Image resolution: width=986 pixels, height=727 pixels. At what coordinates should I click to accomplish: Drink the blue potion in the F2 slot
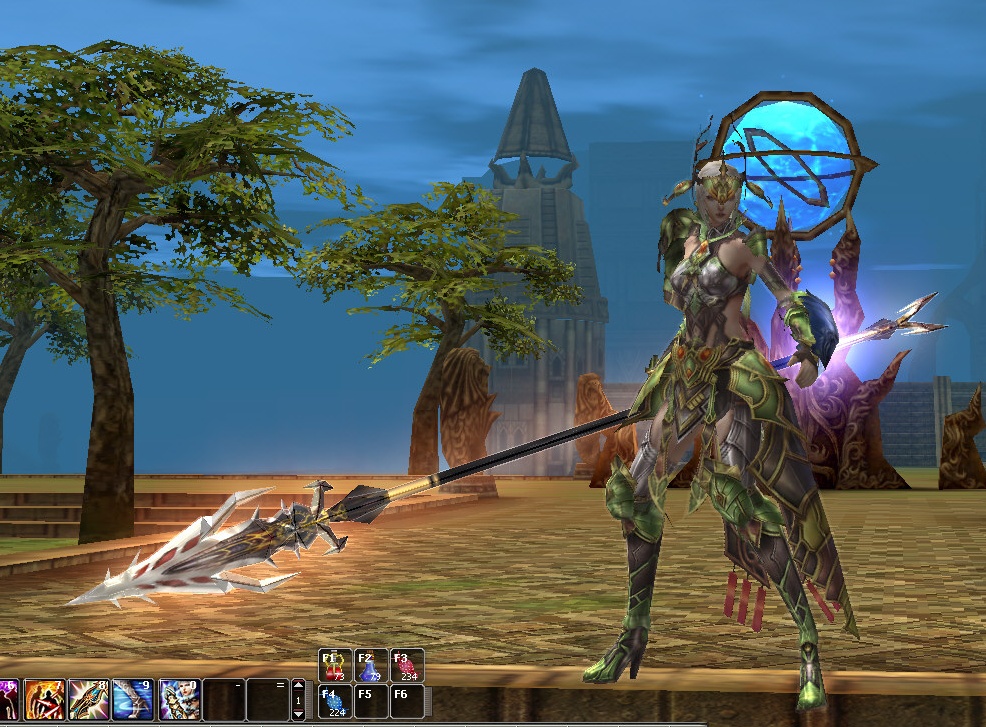[x=371, y=665]
